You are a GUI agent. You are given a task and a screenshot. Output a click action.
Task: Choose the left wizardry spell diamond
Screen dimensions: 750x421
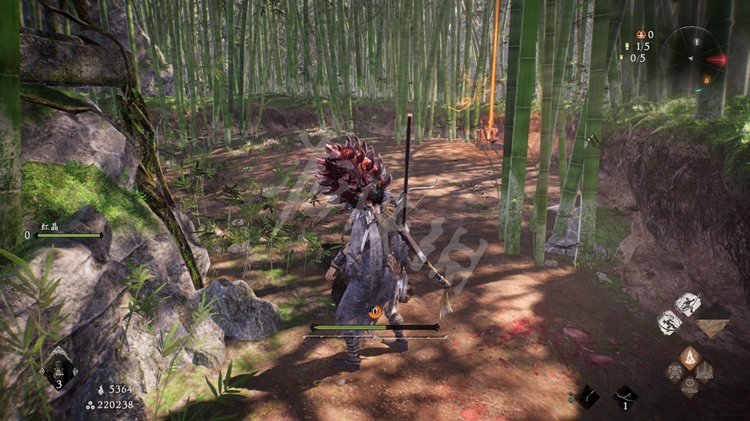(x=676, y=371)
